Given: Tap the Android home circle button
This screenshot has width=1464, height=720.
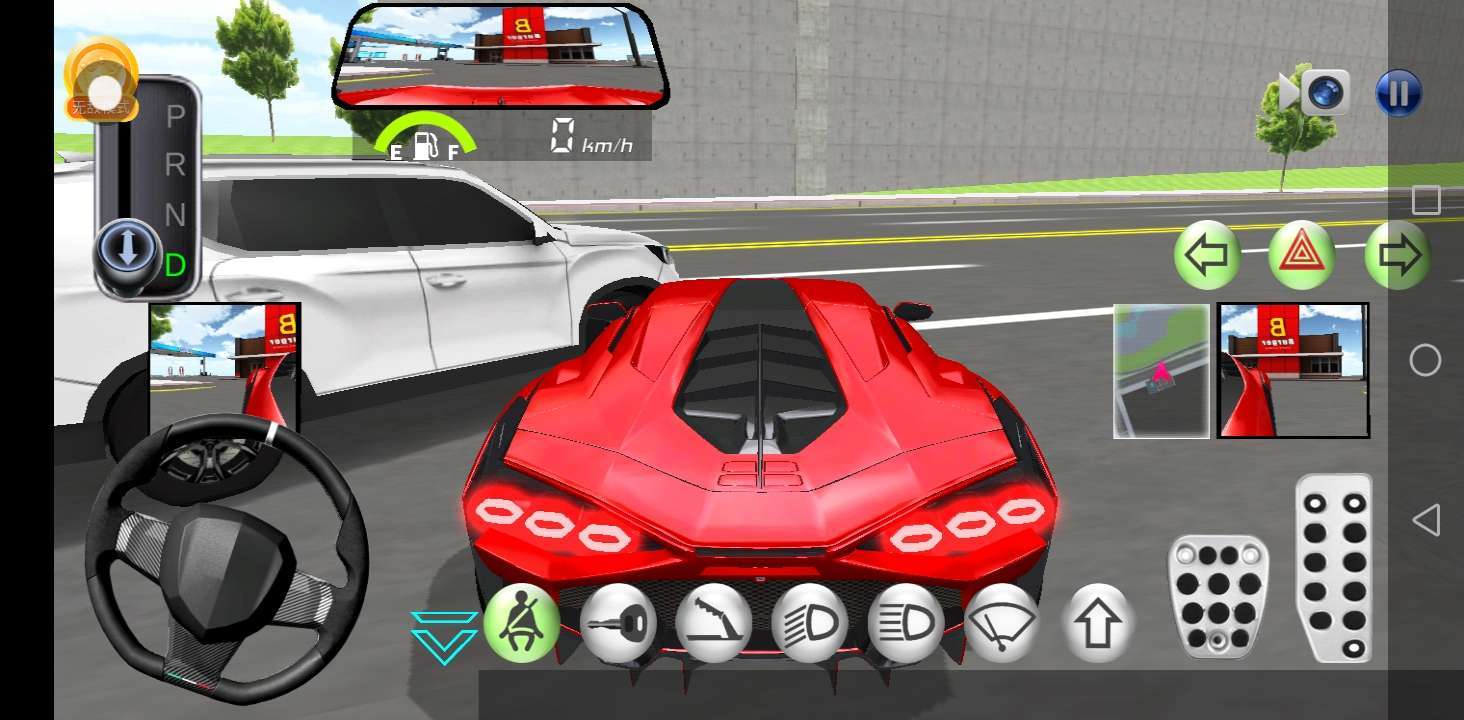Looking at the screenshot, I should [x=1426, y=360].
